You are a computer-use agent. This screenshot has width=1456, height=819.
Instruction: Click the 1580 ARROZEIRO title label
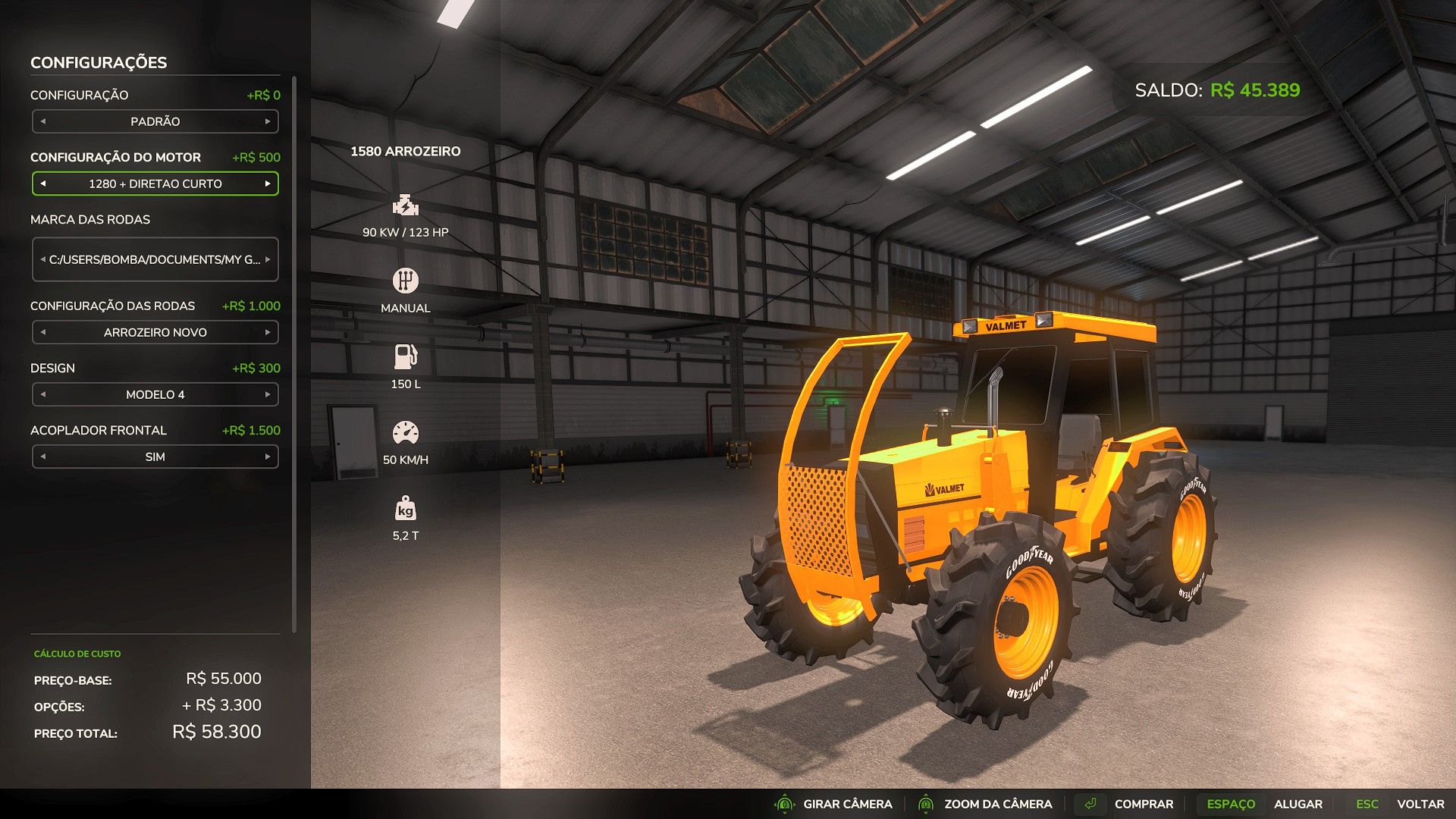(406, 151)
